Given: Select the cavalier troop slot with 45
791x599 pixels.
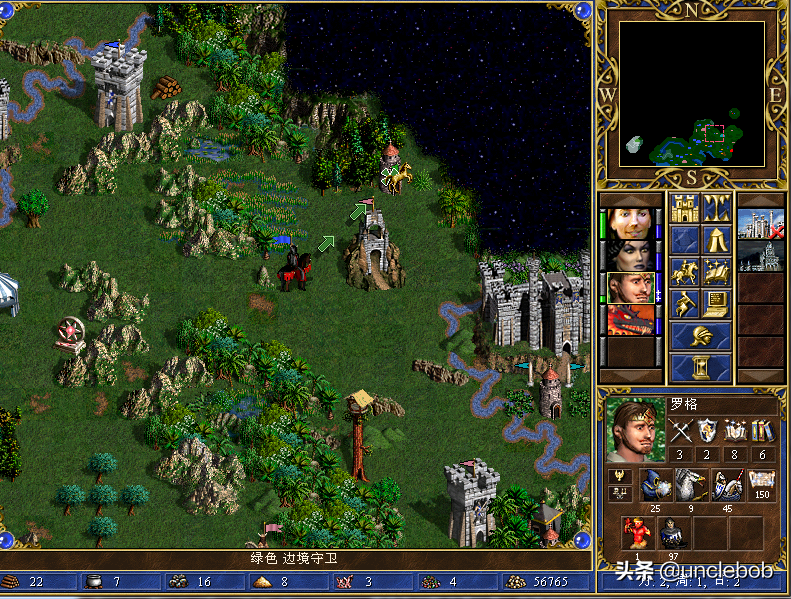Looking at the screenshot, I should click(x=727, y=487).
